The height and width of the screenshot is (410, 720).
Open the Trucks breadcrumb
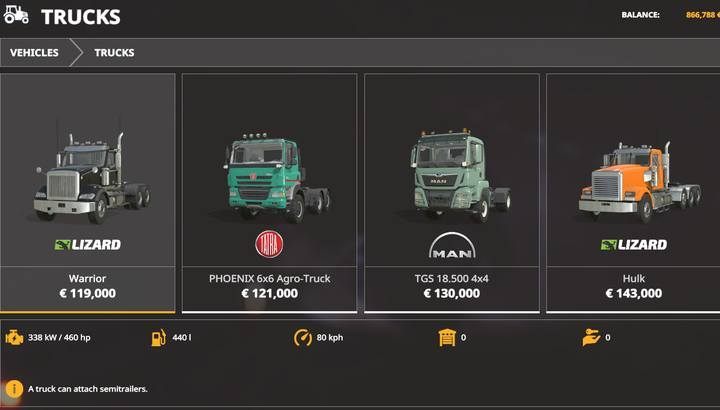point(114,53)
